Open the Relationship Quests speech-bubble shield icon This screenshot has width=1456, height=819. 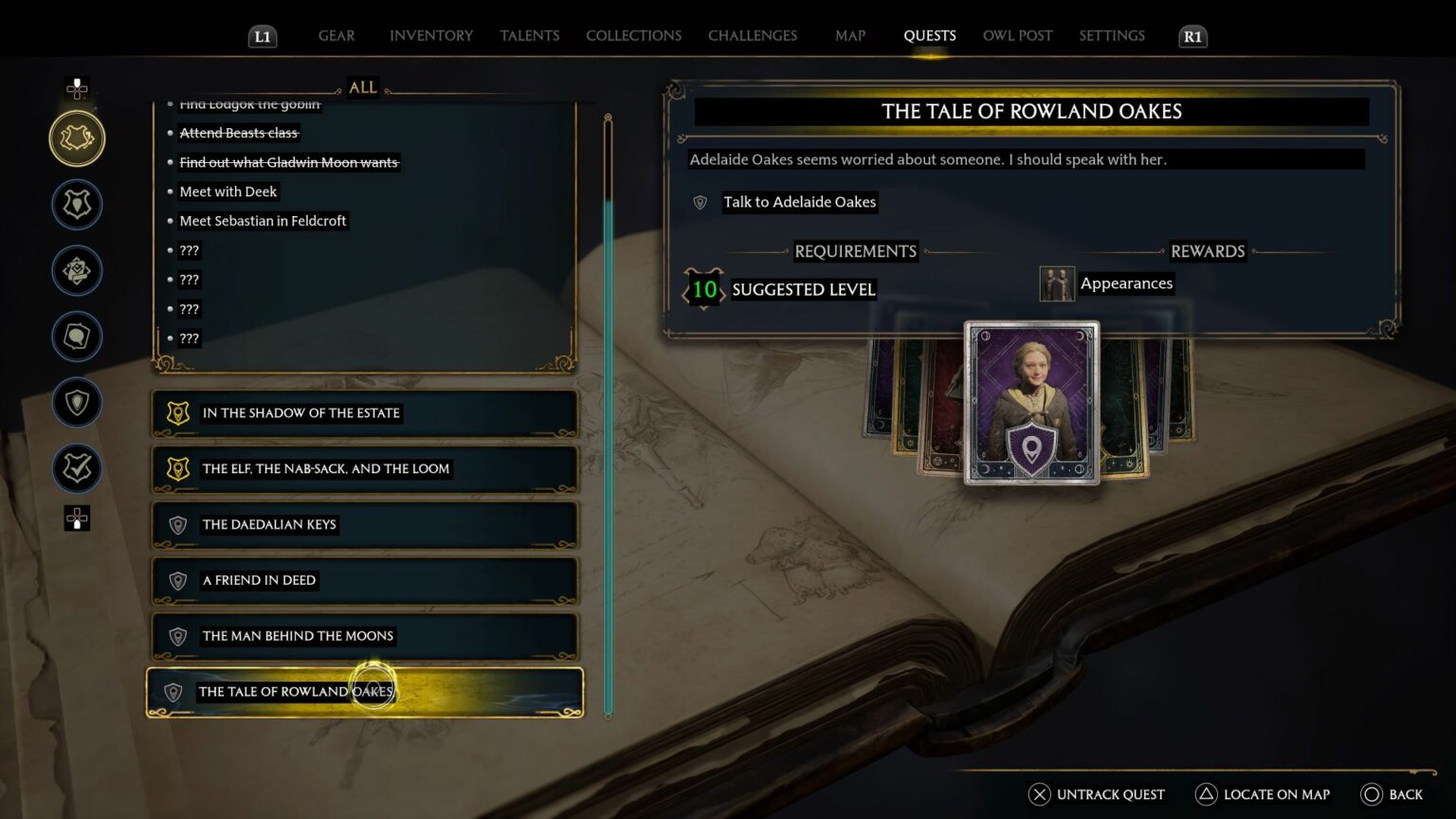pos(77,337)
